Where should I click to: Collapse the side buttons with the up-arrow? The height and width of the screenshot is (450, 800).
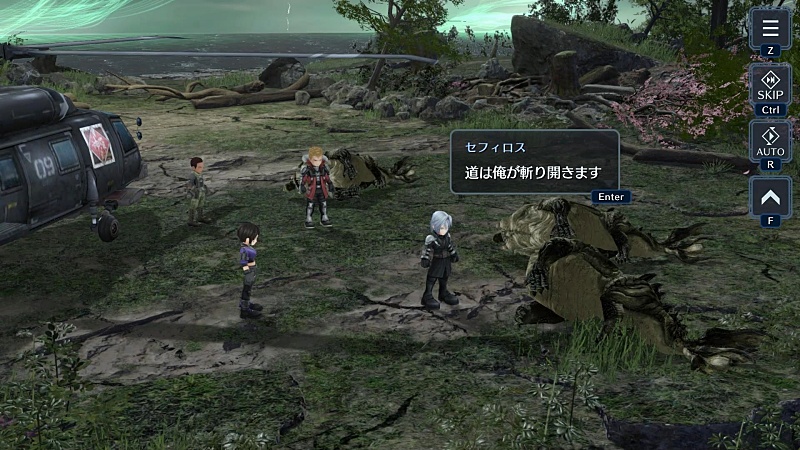click(770, 196)
